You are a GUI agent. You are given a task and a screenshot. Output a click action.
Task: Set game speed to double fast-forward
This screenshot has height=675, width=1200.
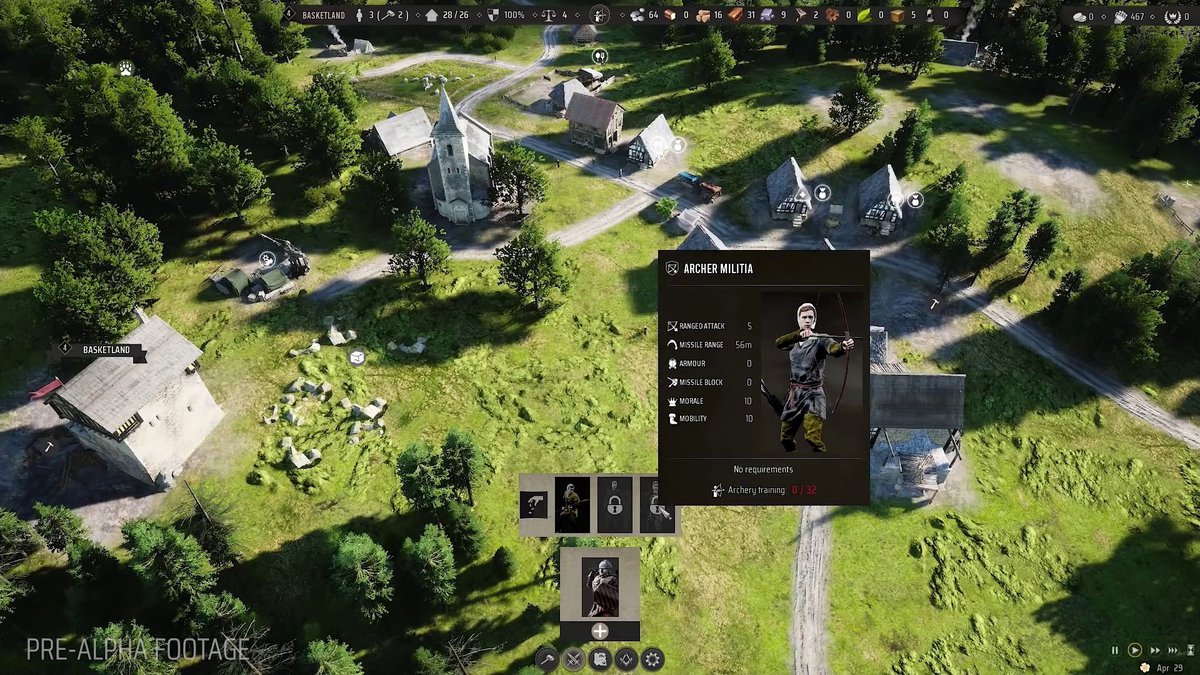[1156, 650]
